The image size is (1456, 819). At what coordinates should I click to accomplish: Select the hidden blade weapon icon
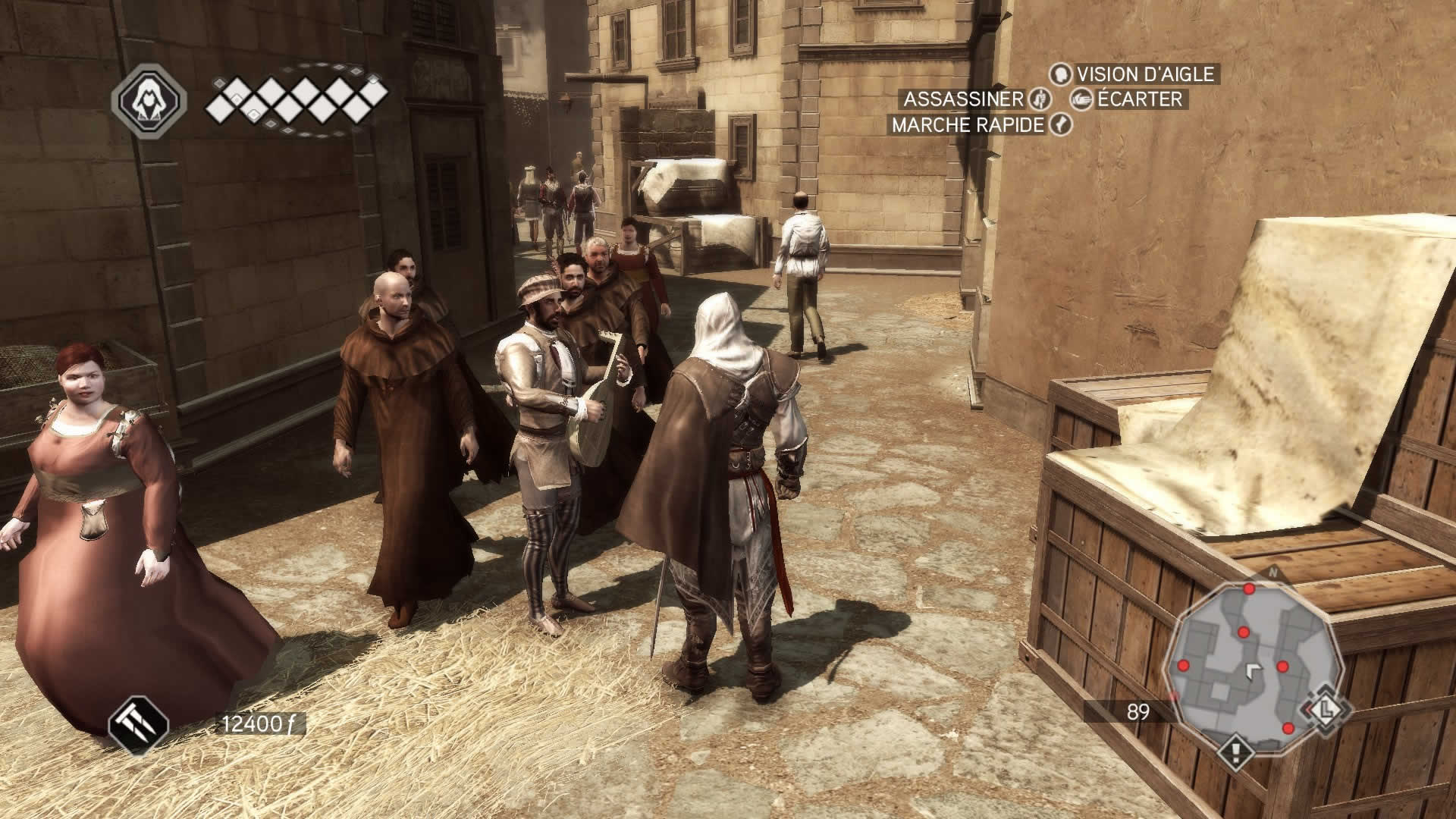[138, 724]
